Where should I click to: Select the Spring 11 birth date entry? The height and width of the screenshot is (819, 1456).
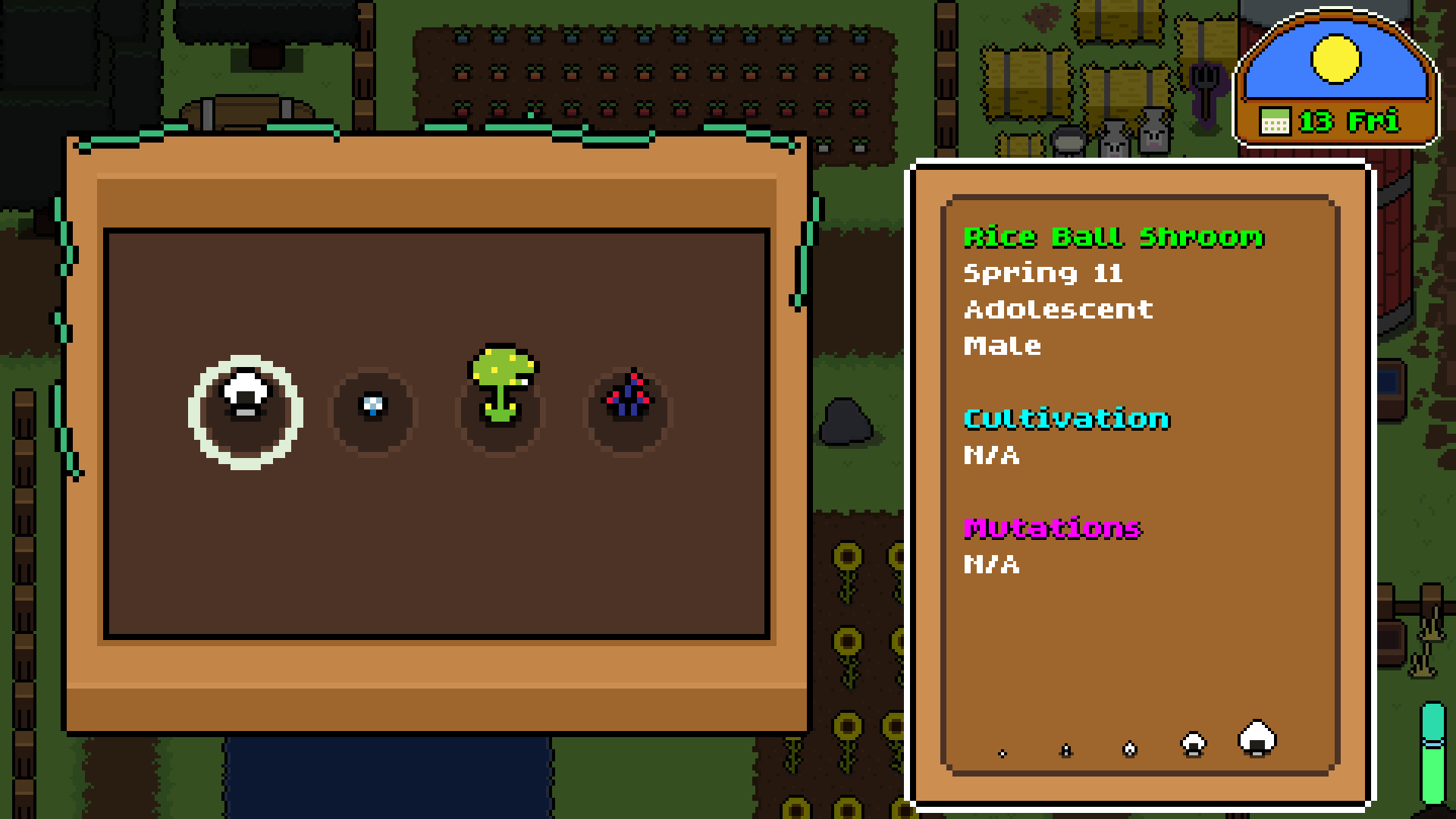pos(1042,275)
